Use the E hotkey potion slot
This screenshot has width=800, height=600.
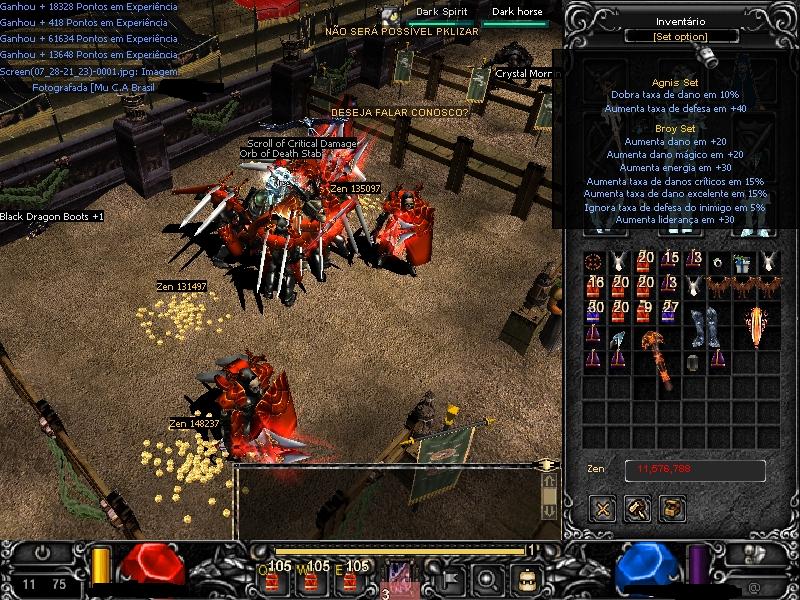click(352, 577)
